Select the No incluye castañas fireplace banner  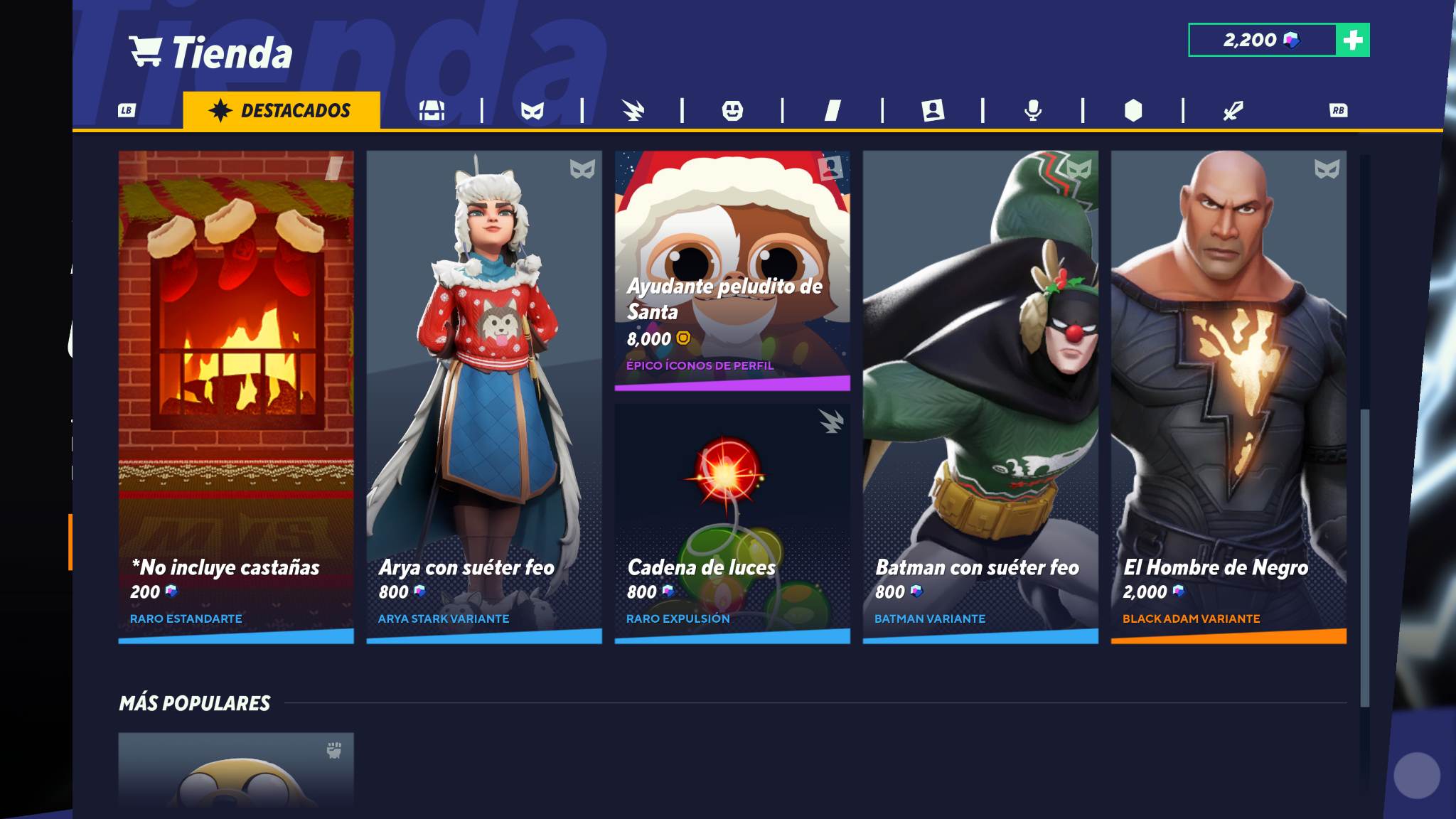click(236, 397)
